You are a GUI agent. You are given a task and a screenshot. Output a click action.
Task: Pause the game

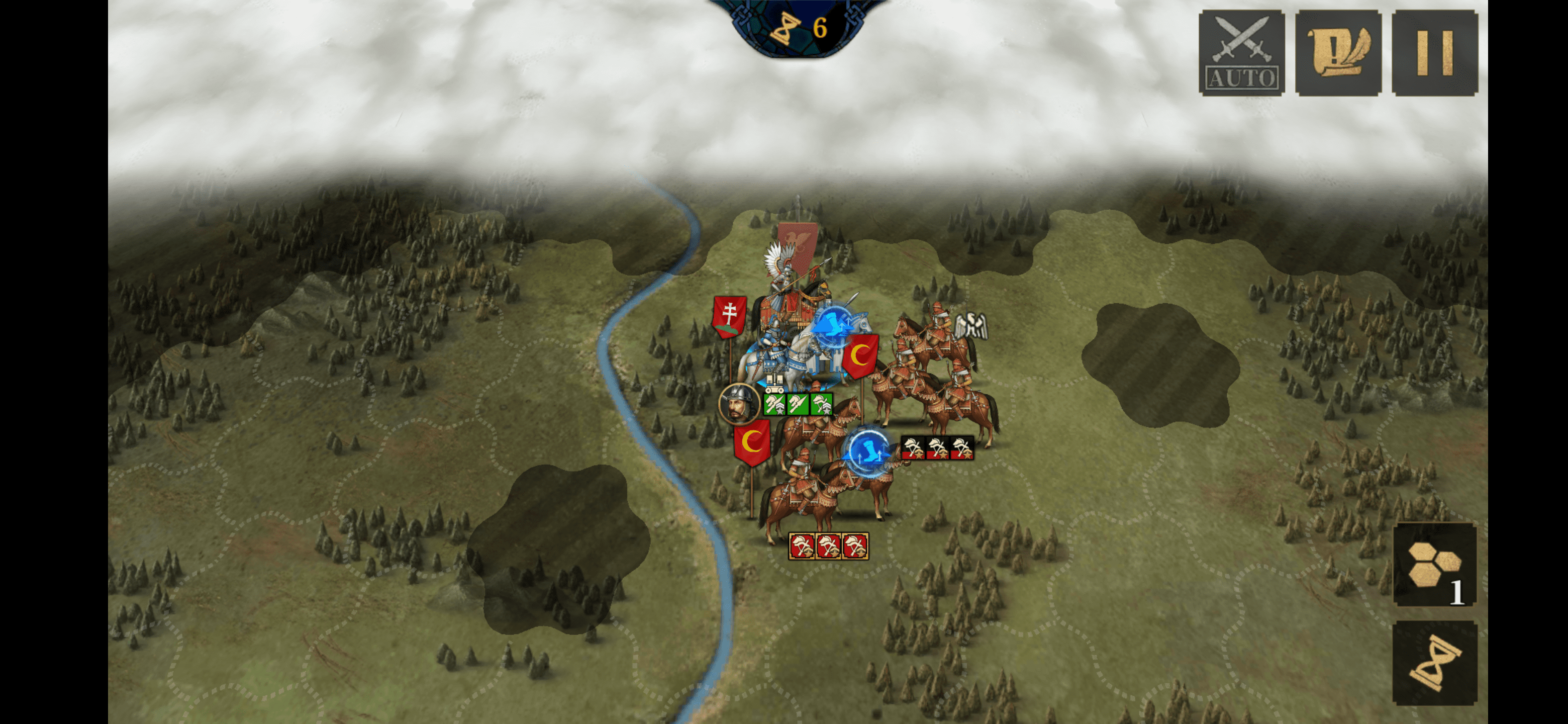[x=1434, y=52]
